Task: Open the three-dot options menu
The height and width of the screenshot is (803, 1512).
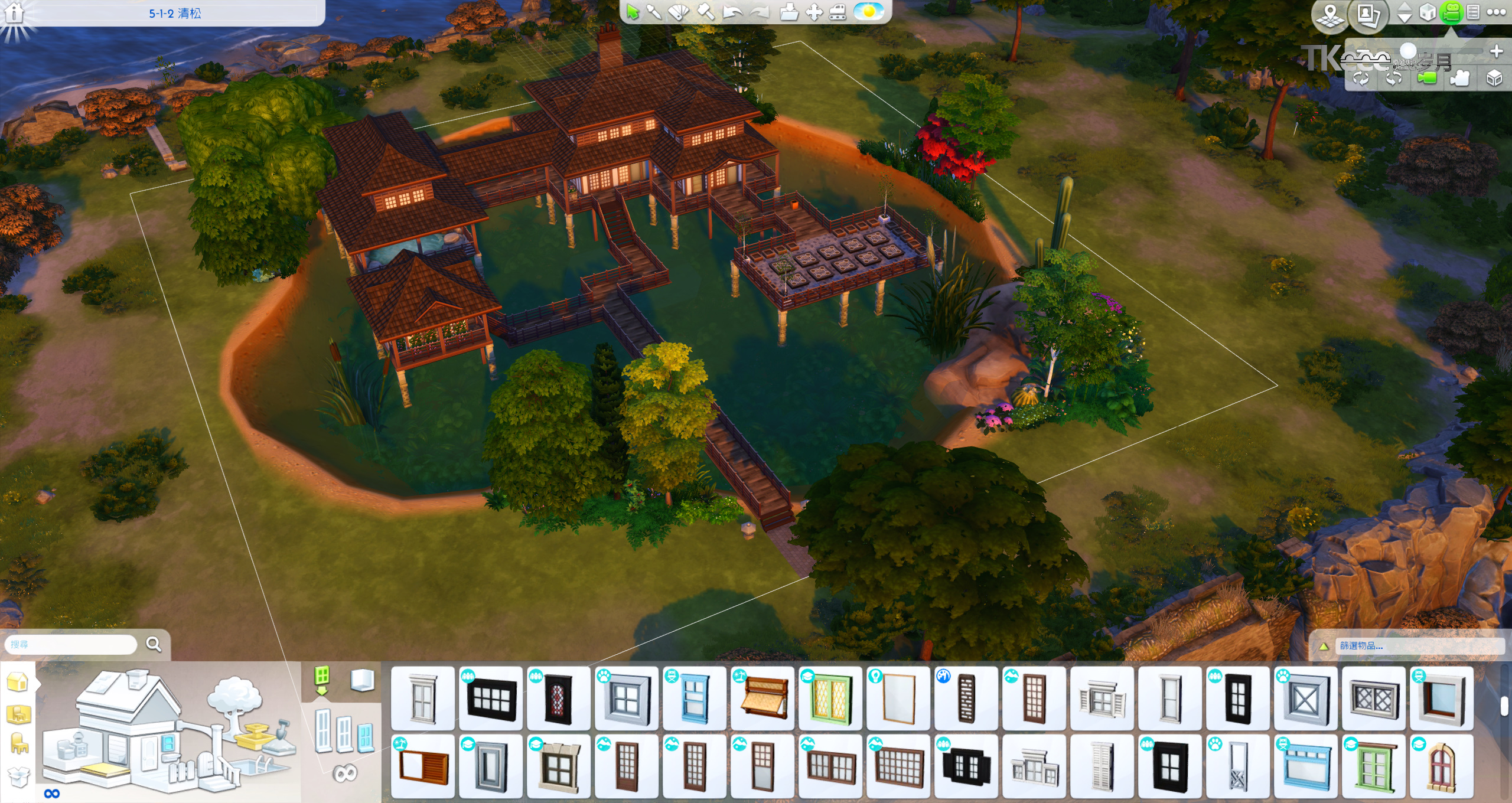Action: click(x=1496, y=12)
